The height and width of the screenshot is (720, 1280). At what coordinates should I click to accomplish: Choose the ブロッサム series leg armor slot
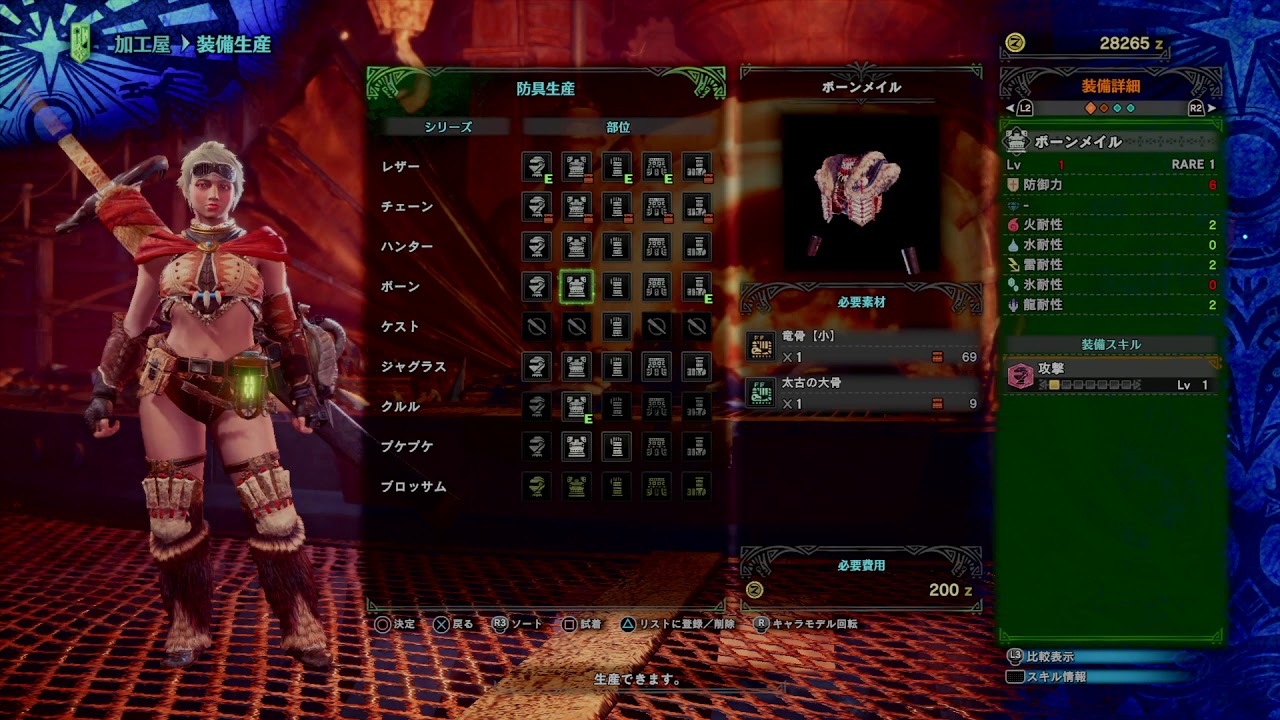click(x=697, y=487)
